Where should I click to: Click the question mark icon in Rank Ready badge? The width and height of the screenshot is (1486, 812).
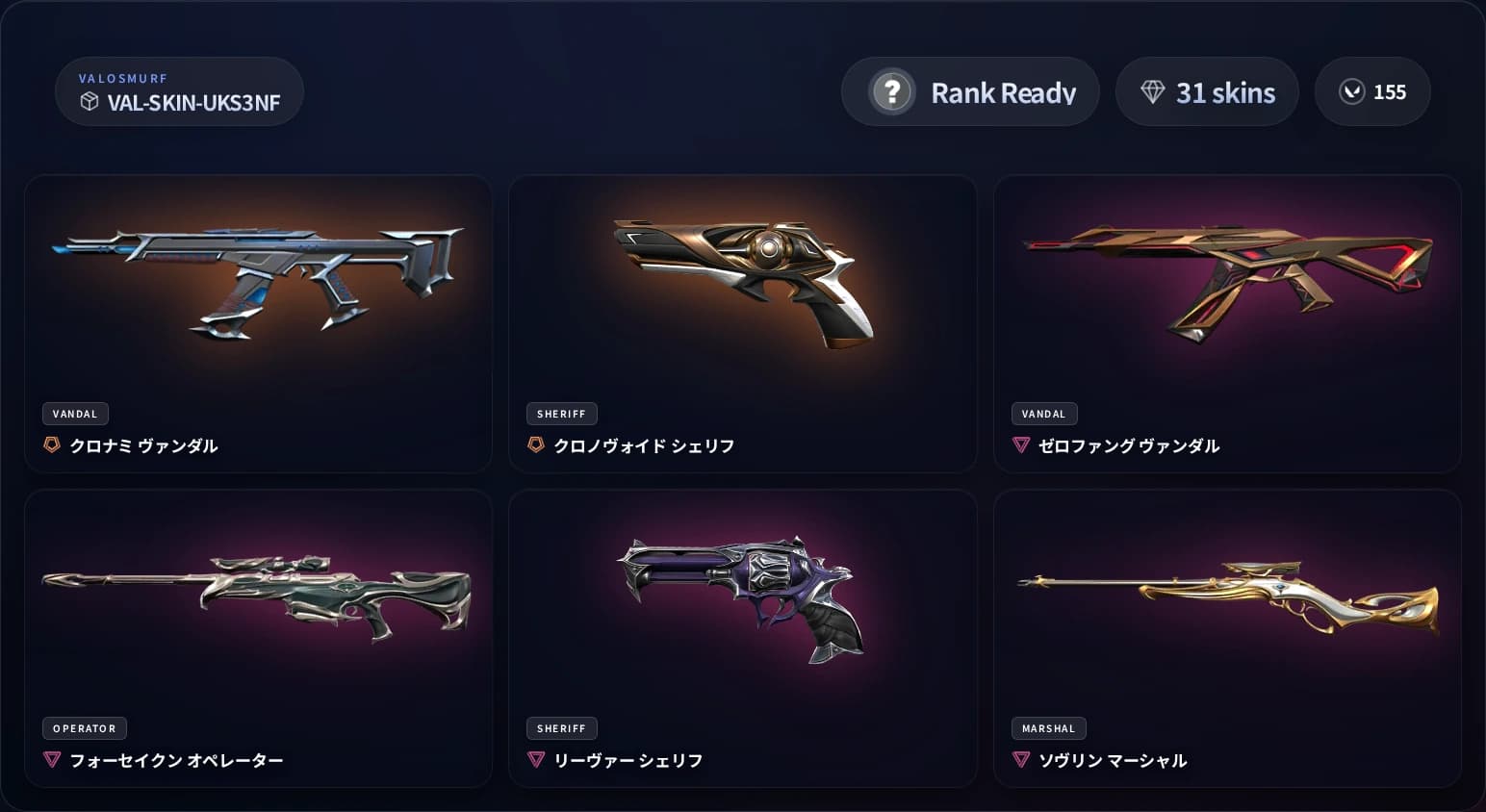point(893,91)
